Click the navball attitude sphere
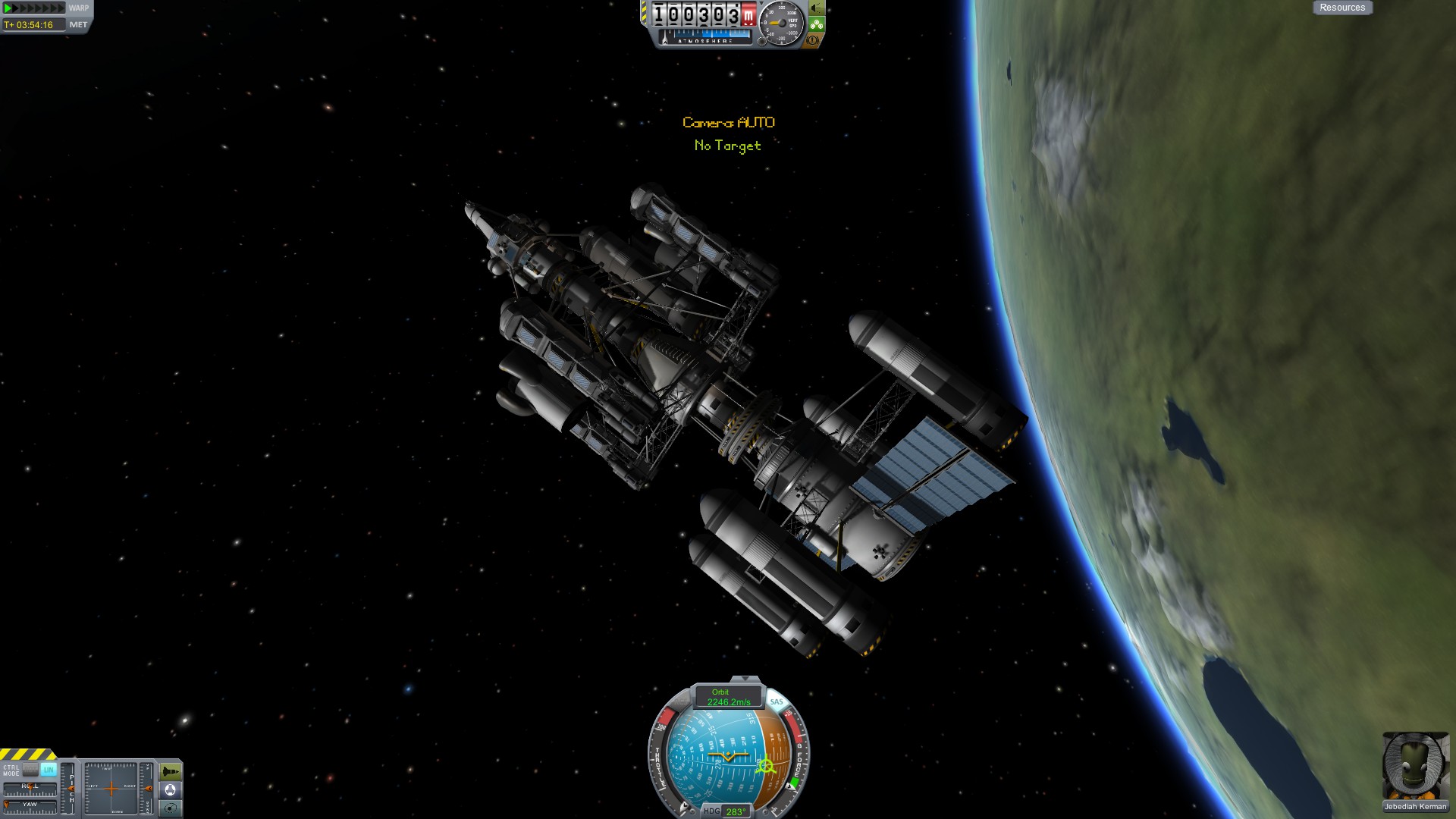Screen dimensions: 1456x819 [726, 758]
